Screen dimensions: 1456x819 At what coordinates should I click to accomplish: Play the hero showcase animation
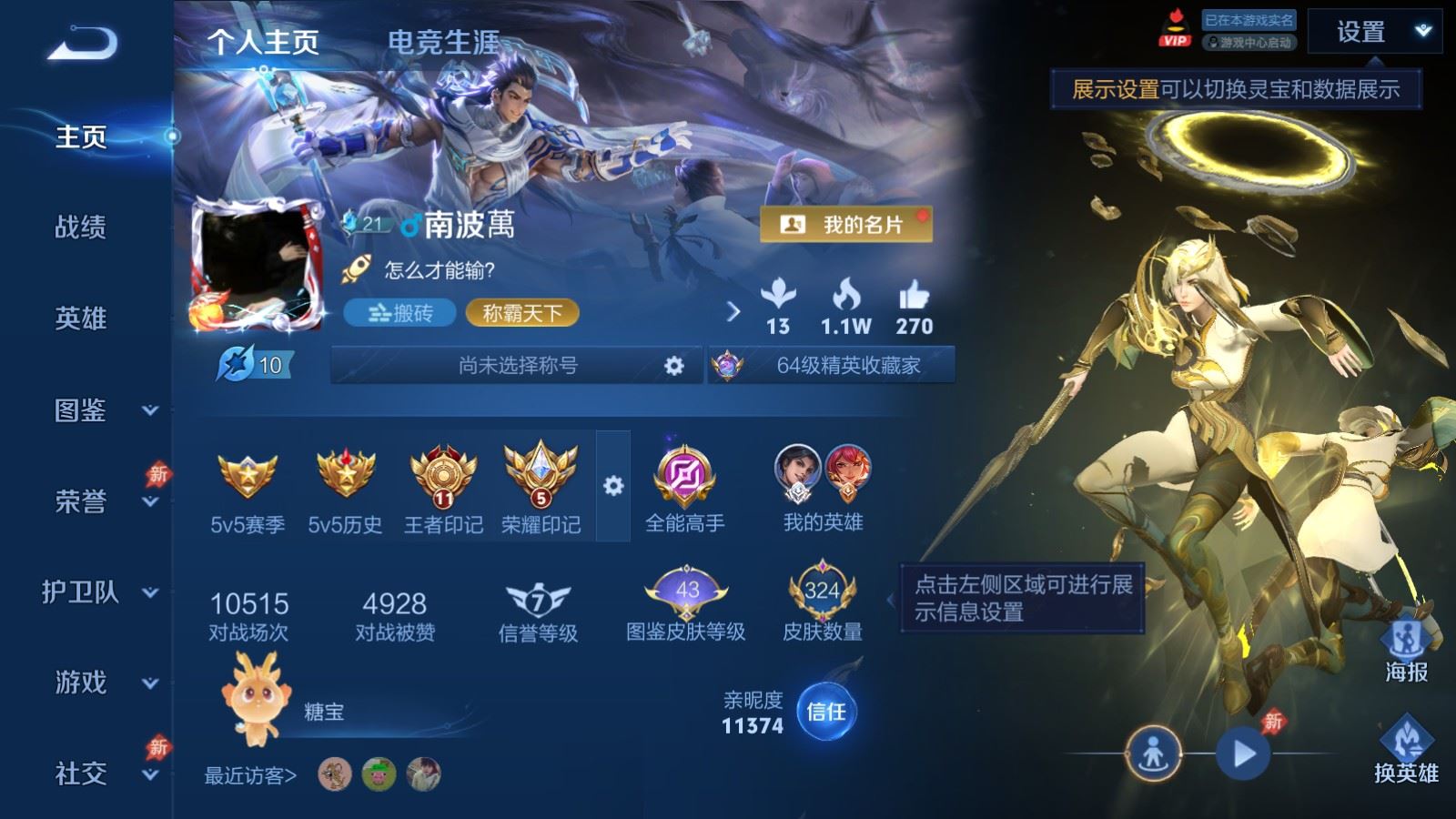1243,753
